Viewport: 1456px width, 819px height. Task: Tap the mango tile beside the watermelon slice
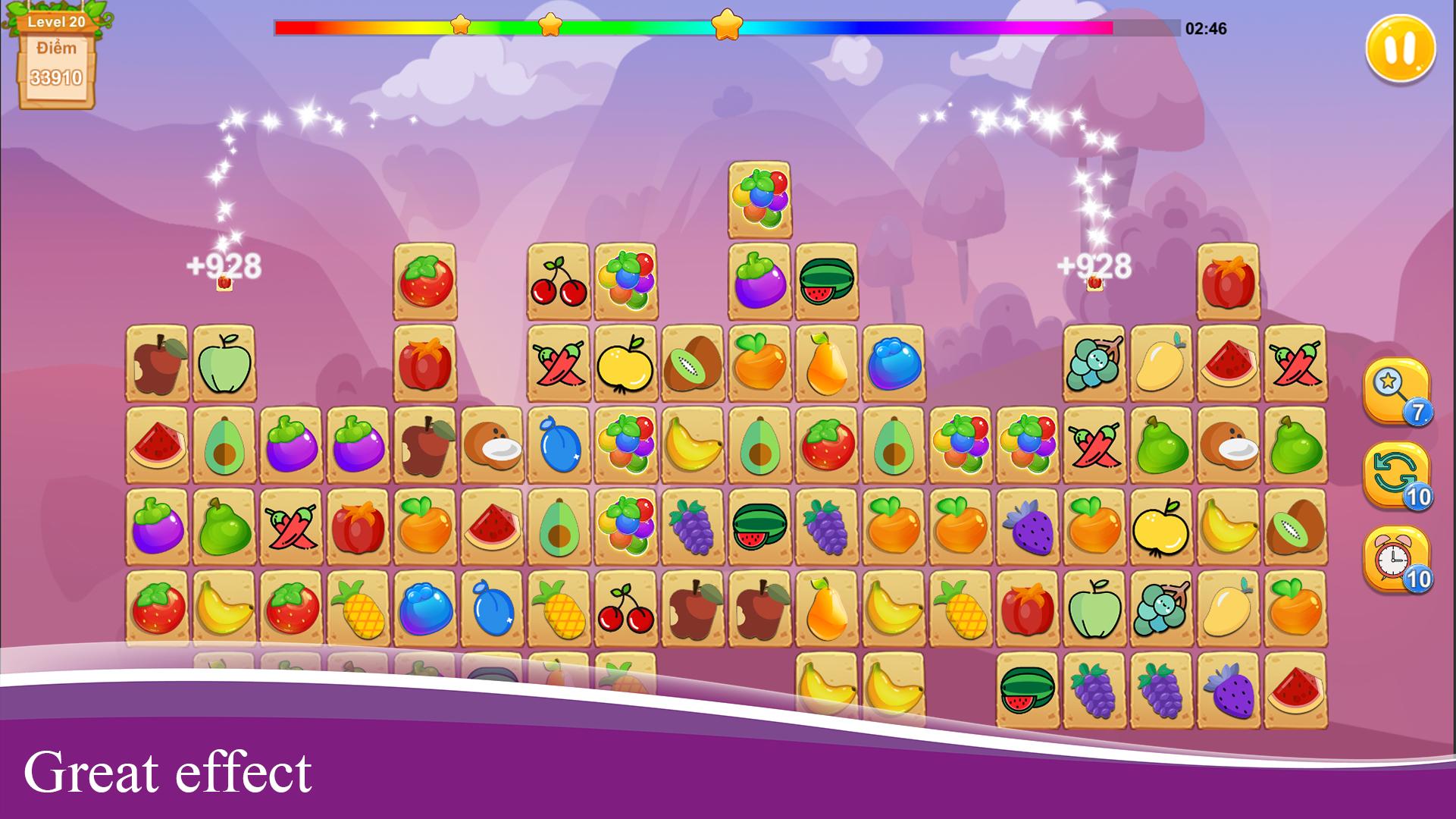[x=1161, y=363]
